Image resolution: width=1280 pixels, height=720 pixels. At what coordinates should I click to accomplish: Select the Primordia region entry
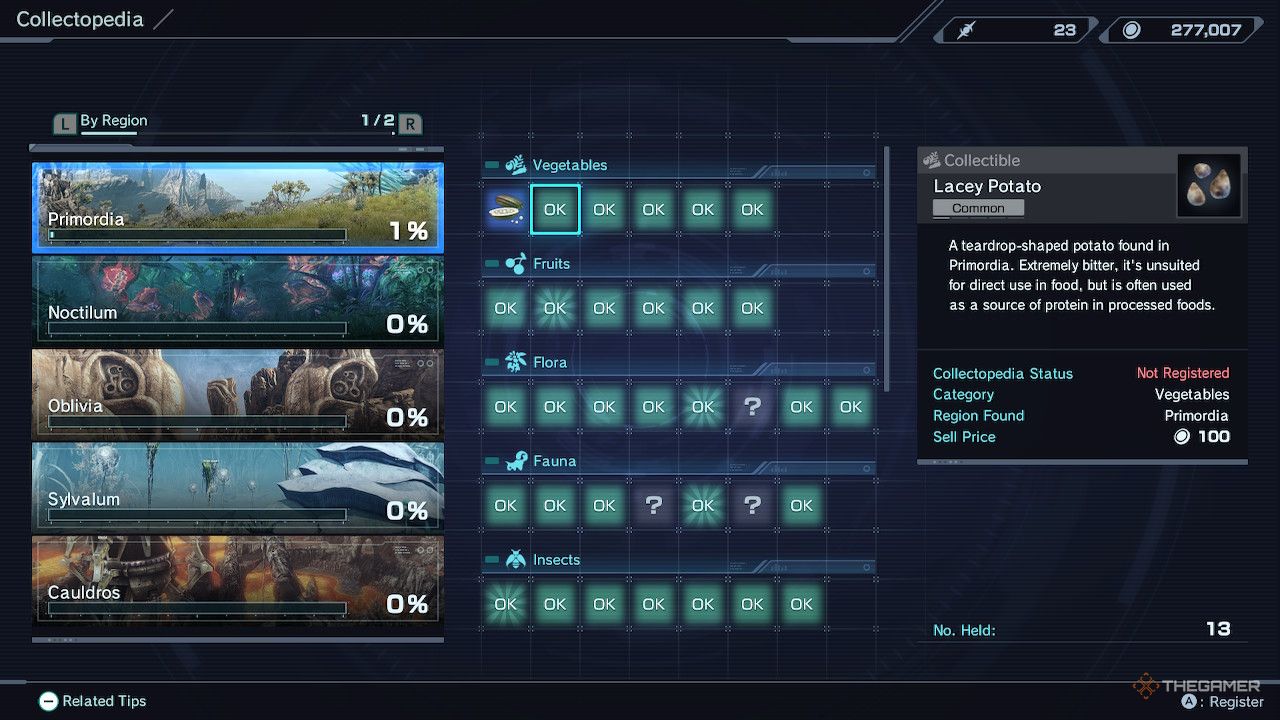pos(238,207)
